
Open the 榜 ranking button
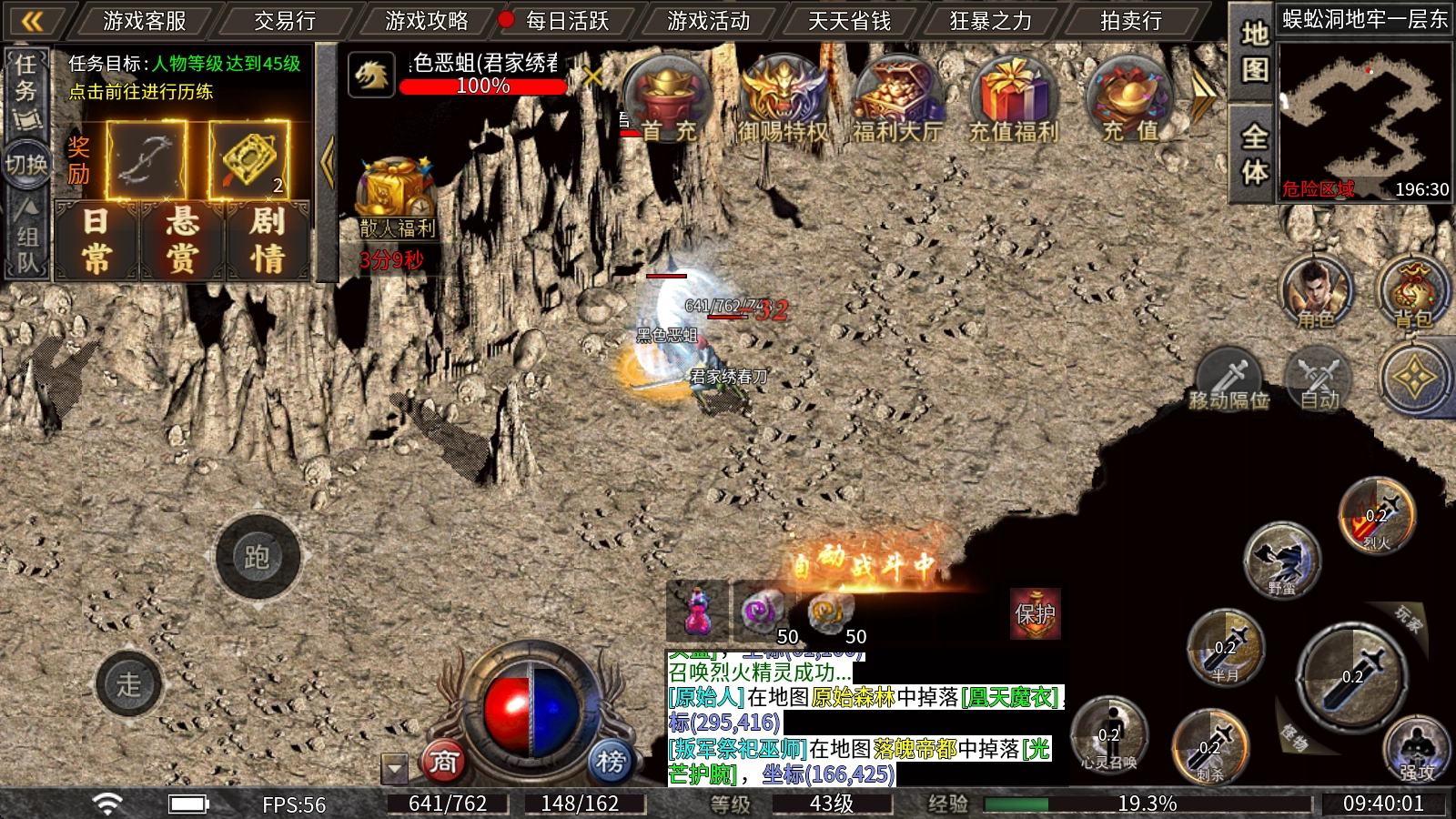(x=611, y=761)
